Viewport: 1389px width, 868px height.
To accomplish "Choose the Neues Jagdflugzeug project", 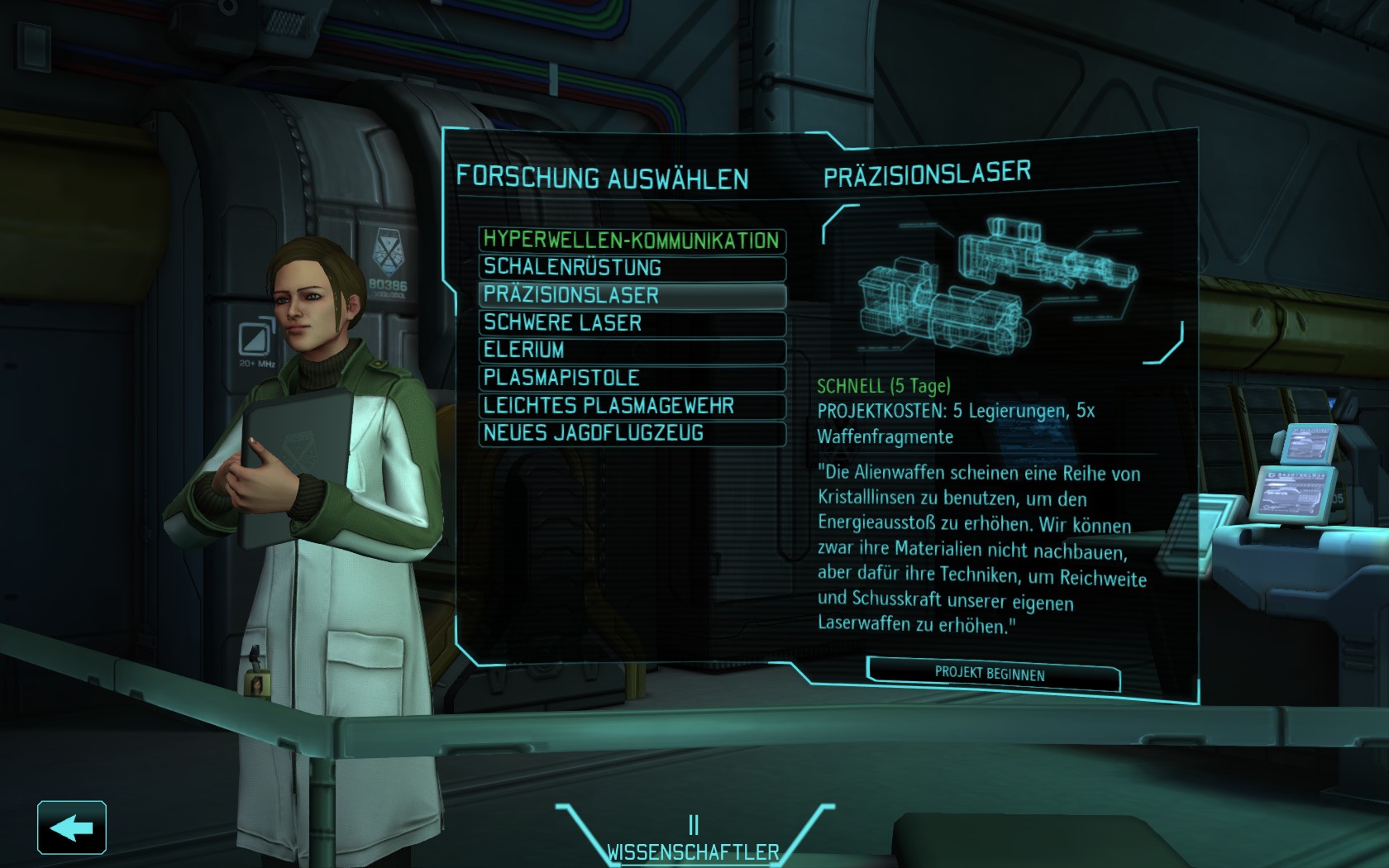I will [632, 433].
